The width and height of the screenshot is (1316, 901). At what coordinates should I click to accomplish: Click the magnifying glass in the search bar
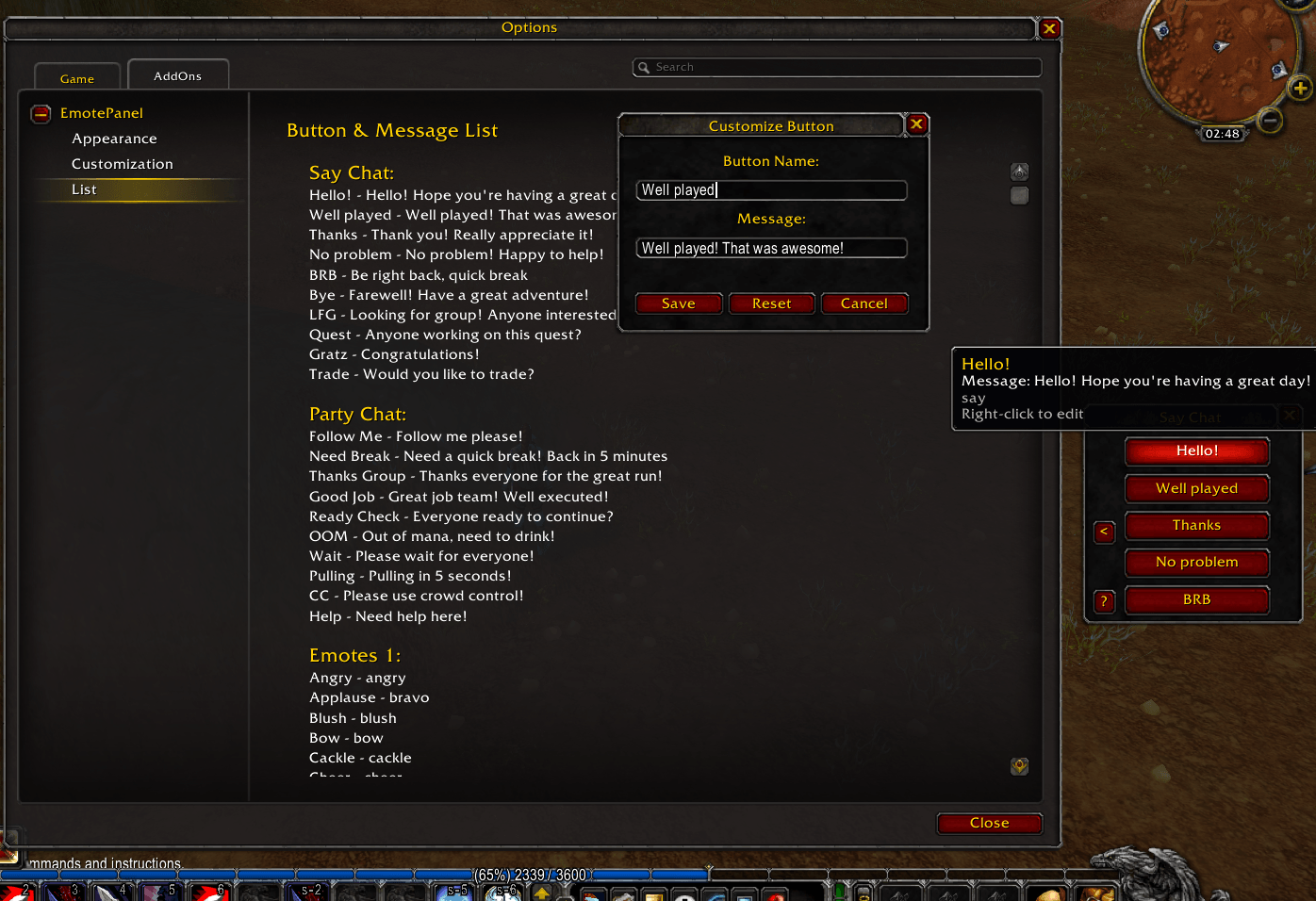(x=644, y=67)
